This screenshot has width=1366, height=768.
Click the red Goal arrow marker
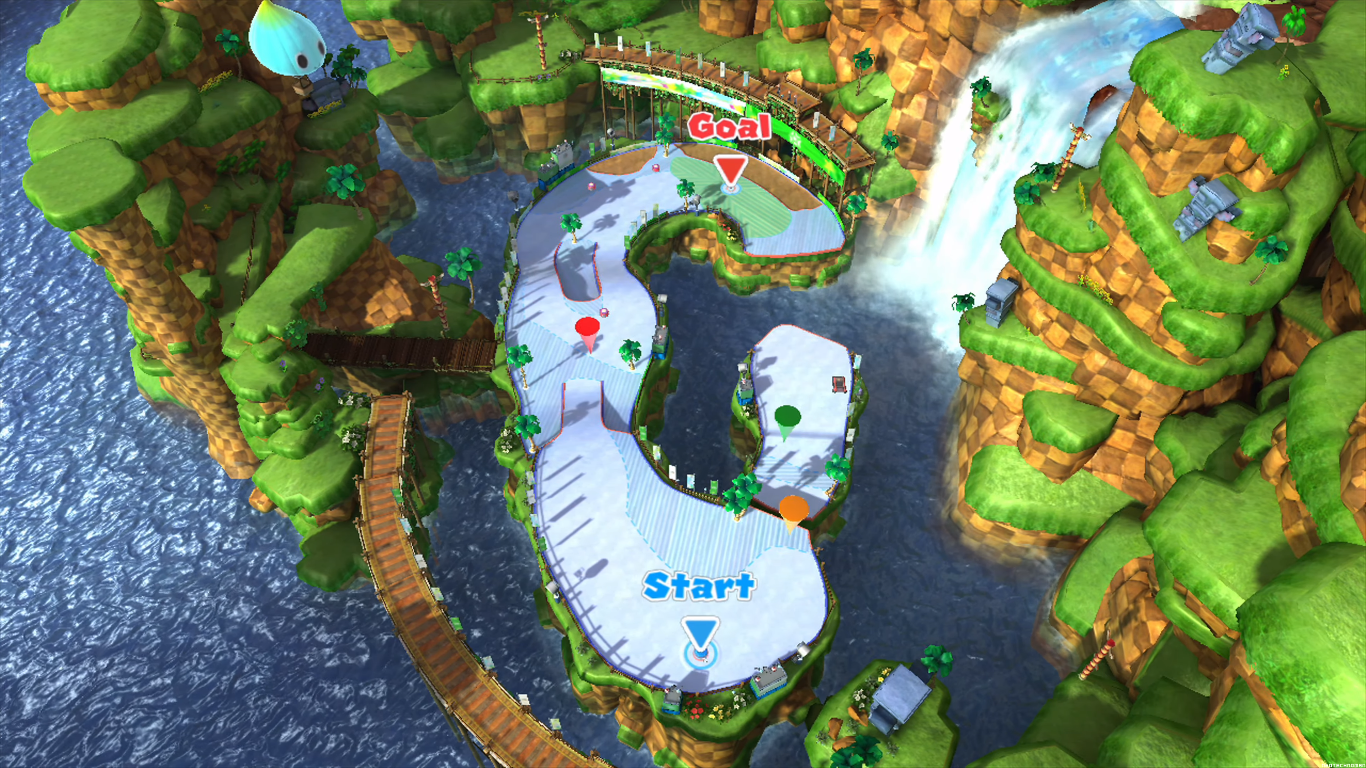[731, 169]
